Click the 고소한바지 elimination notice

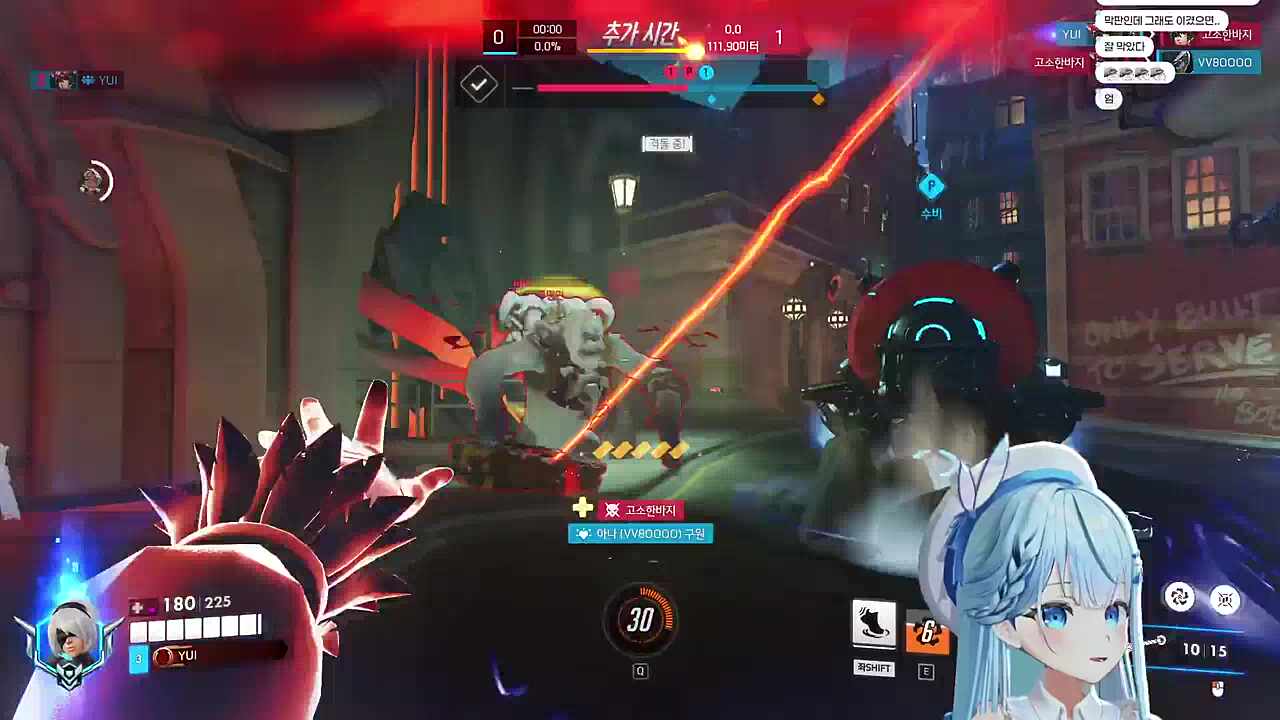[641, 510]
